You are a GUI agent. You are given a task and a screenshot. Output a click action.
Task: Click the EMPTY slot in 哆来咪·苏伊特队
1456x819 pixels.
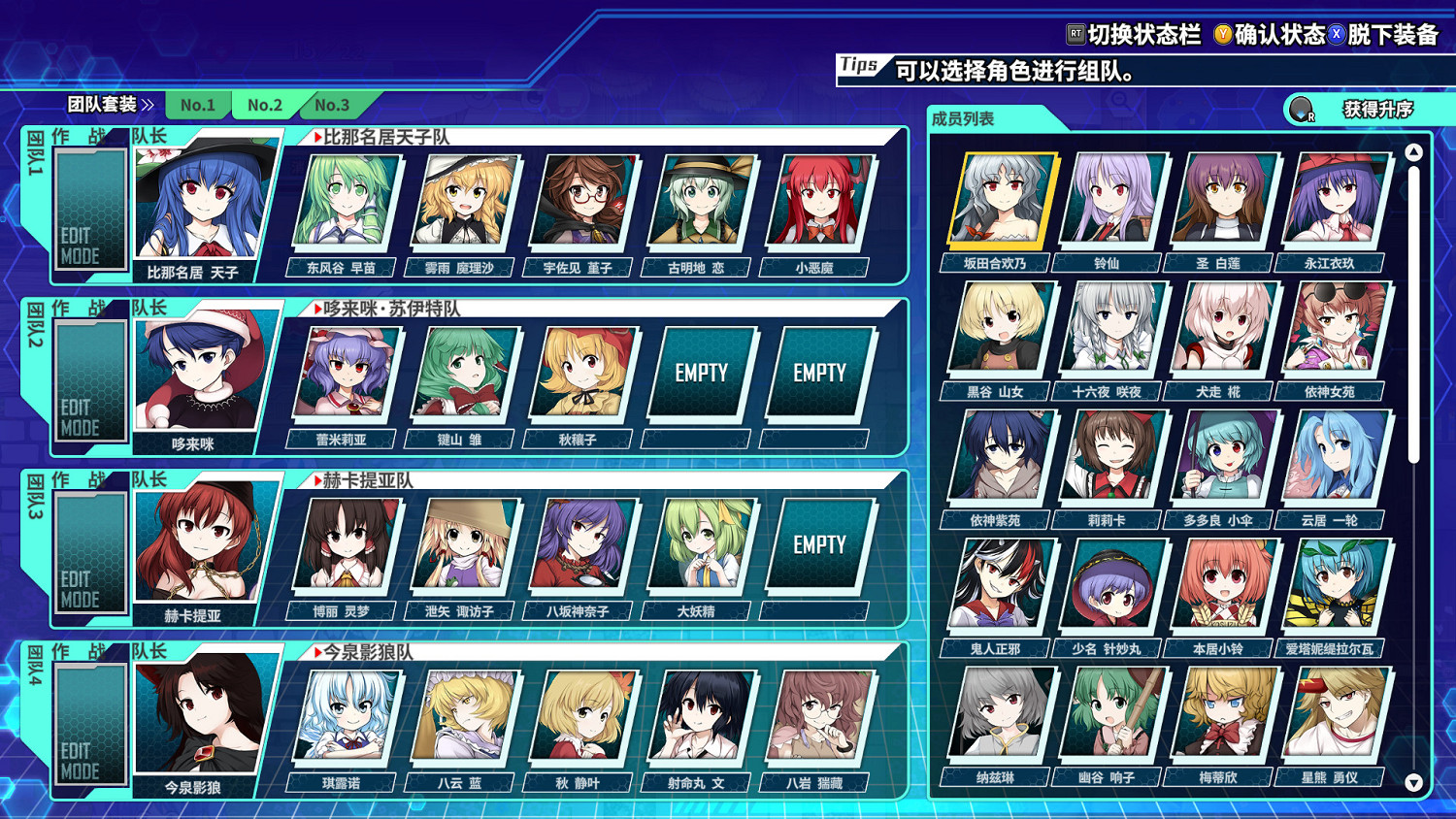pyautogui.click(x=702, y=372)
